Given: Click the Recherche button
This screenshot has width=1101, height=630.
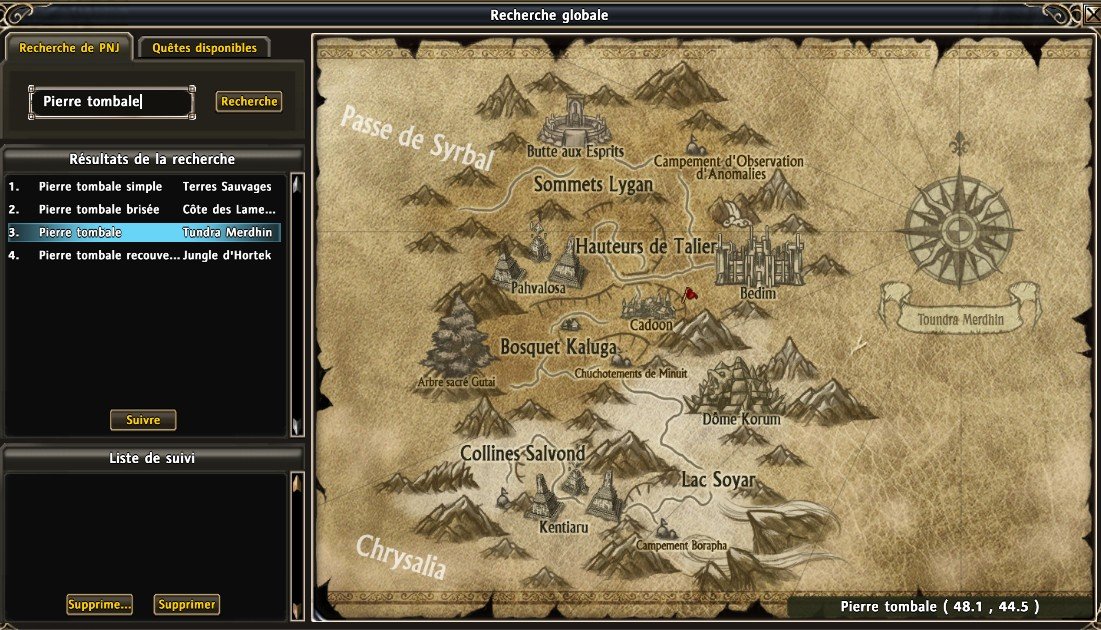Looking at the screenshot, I should coord(249,102).
